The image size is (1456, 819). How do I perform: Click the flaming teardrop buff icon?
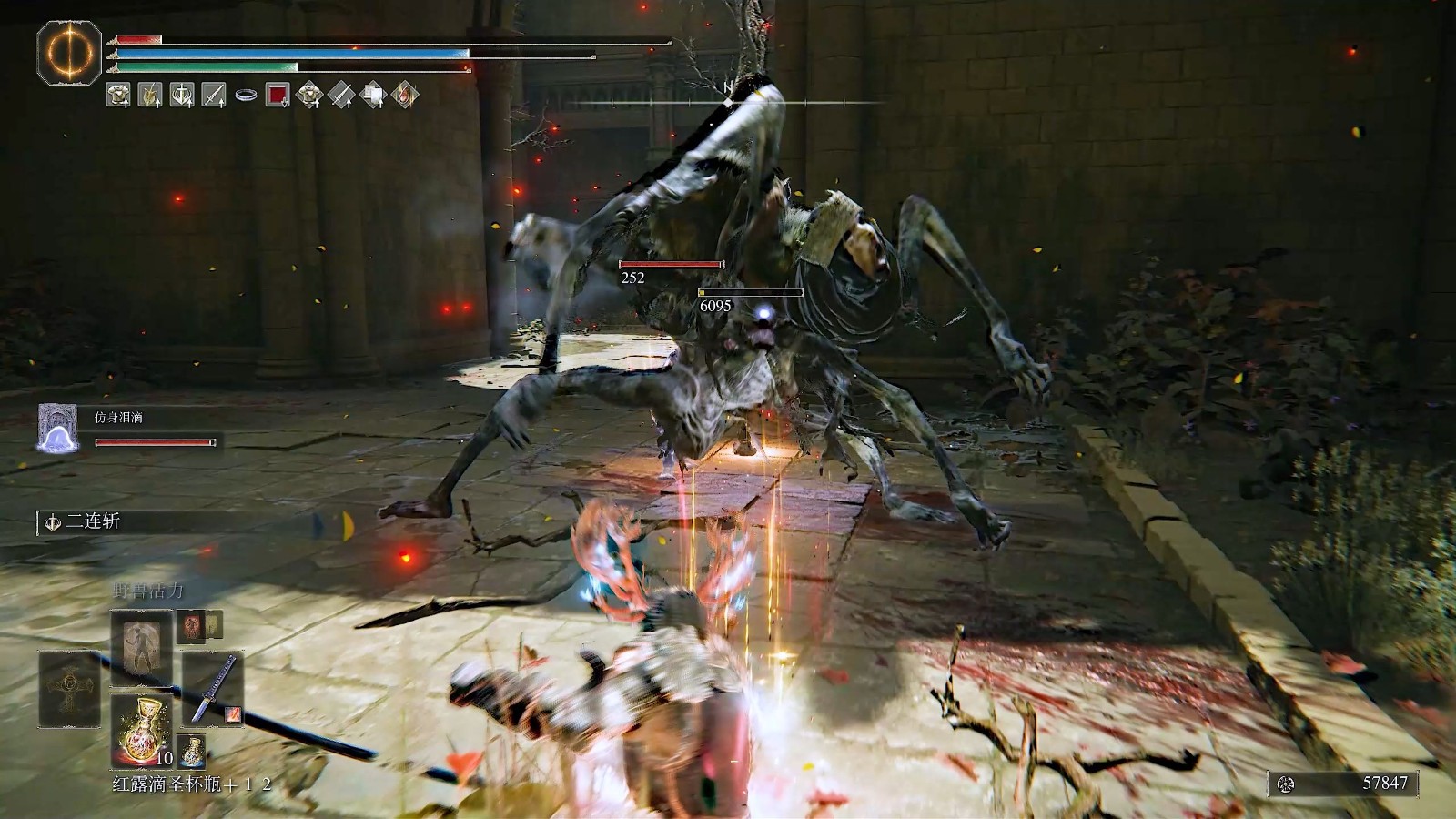(406, 94)
